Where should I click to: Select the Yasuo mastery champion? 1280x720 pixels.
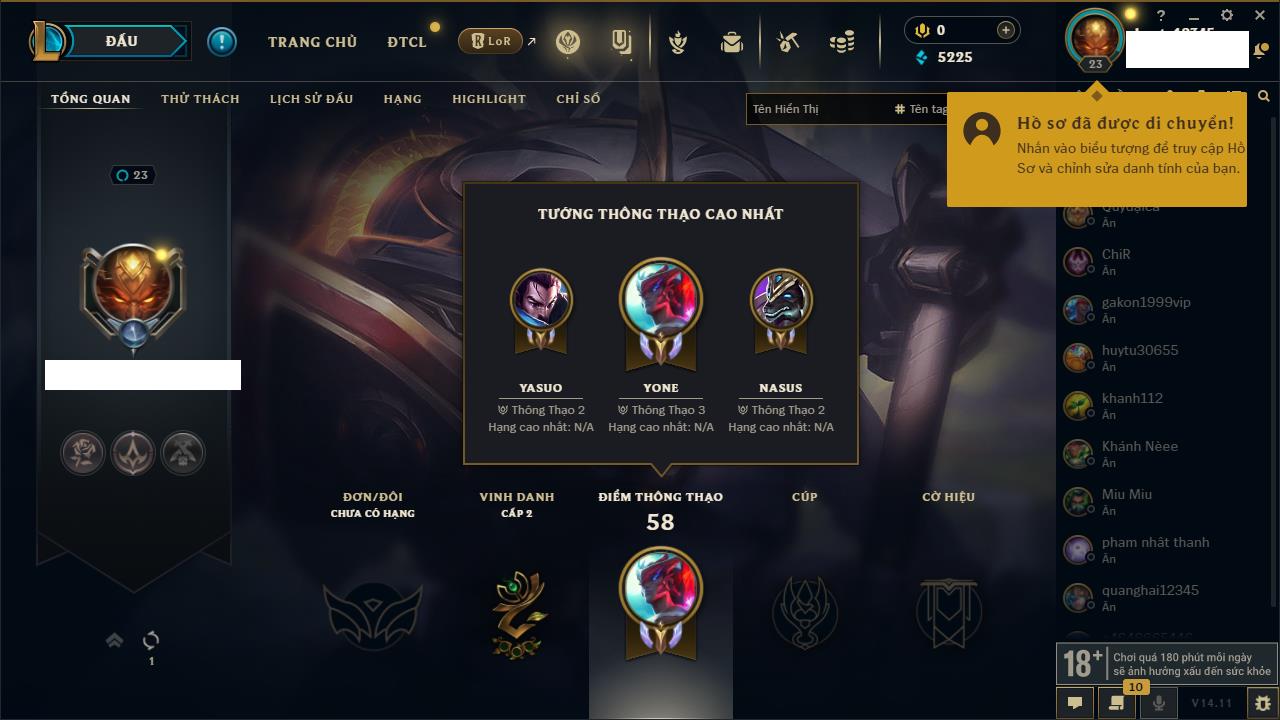point(541,300)
